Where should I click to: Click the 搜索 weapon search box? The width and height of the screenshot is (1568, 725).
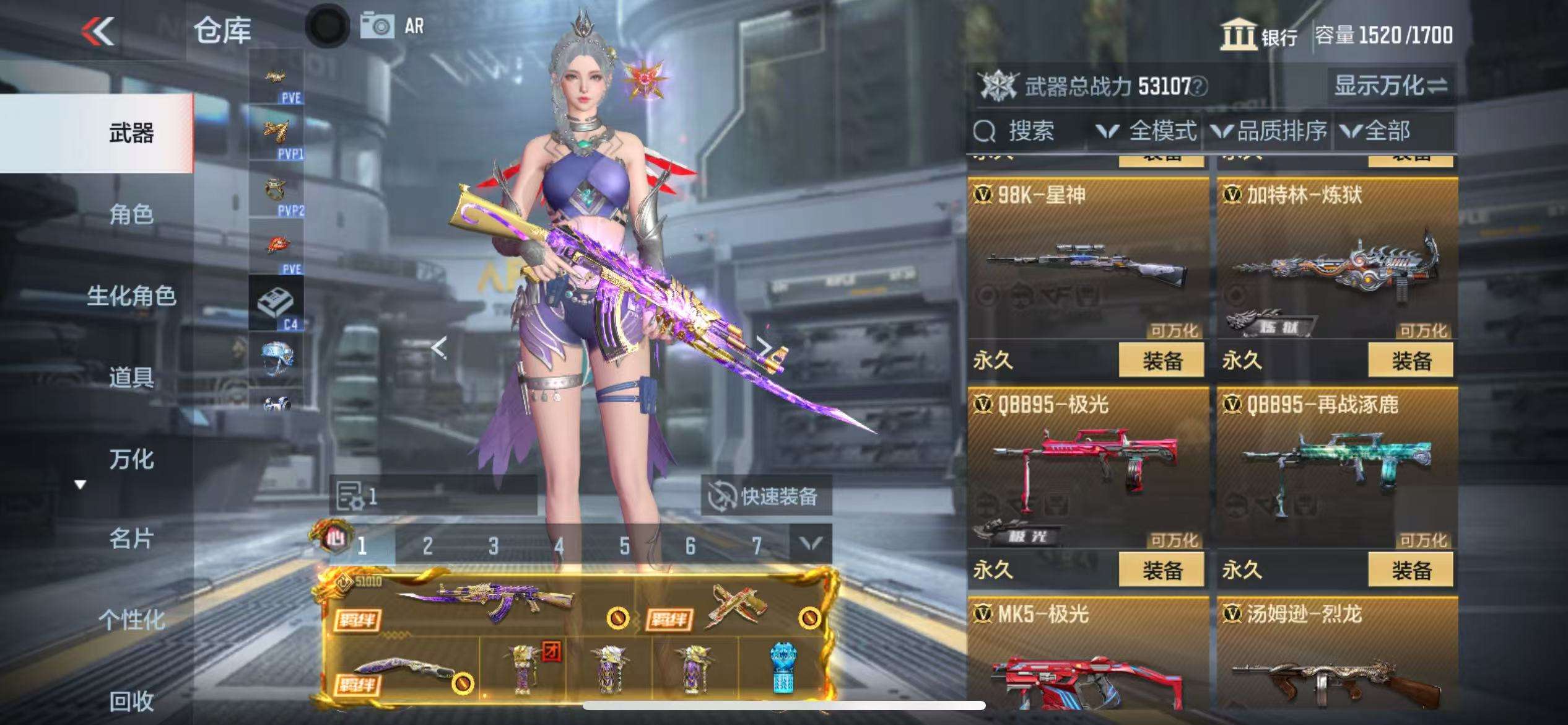pos(1028,131)
